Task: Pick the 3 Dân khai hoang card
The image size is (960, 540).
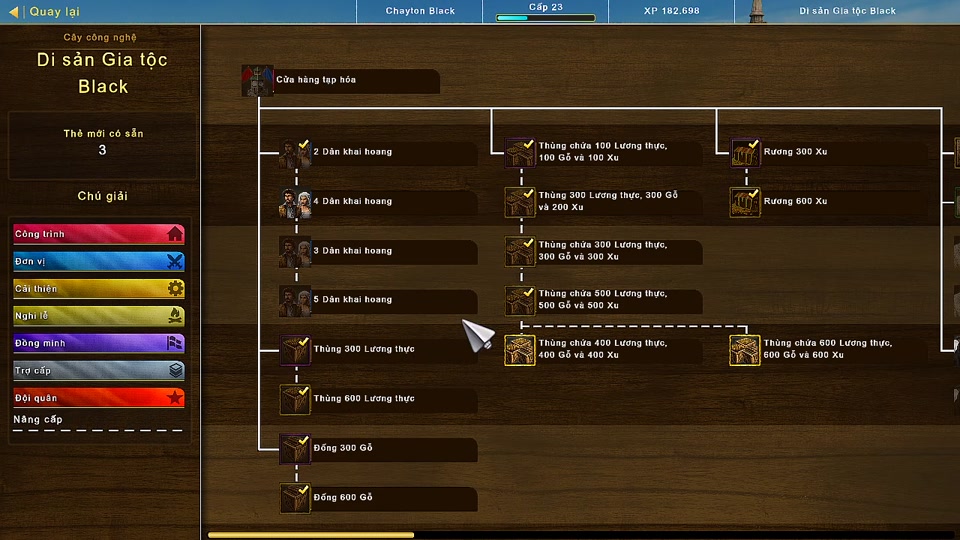Action: [378, 250]
